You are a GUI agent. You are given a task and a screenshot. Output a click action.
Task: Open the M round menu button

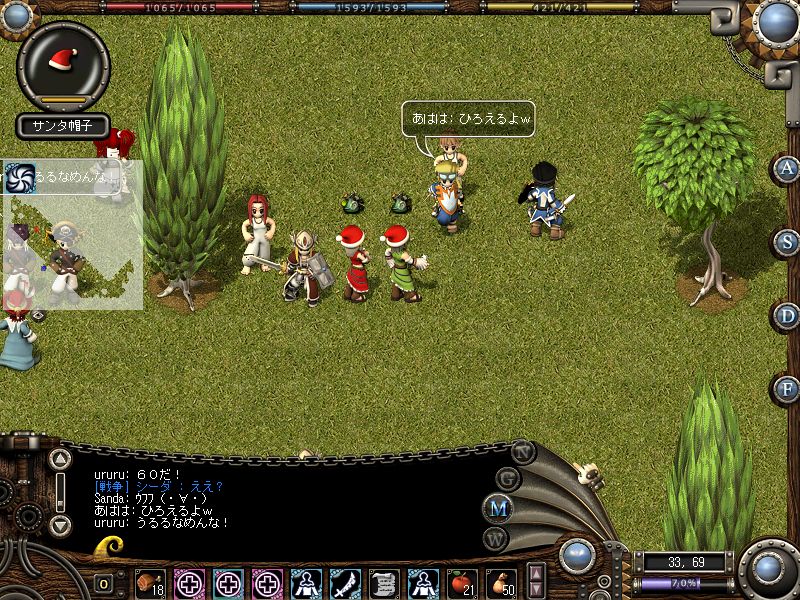(x=499, y=507)
